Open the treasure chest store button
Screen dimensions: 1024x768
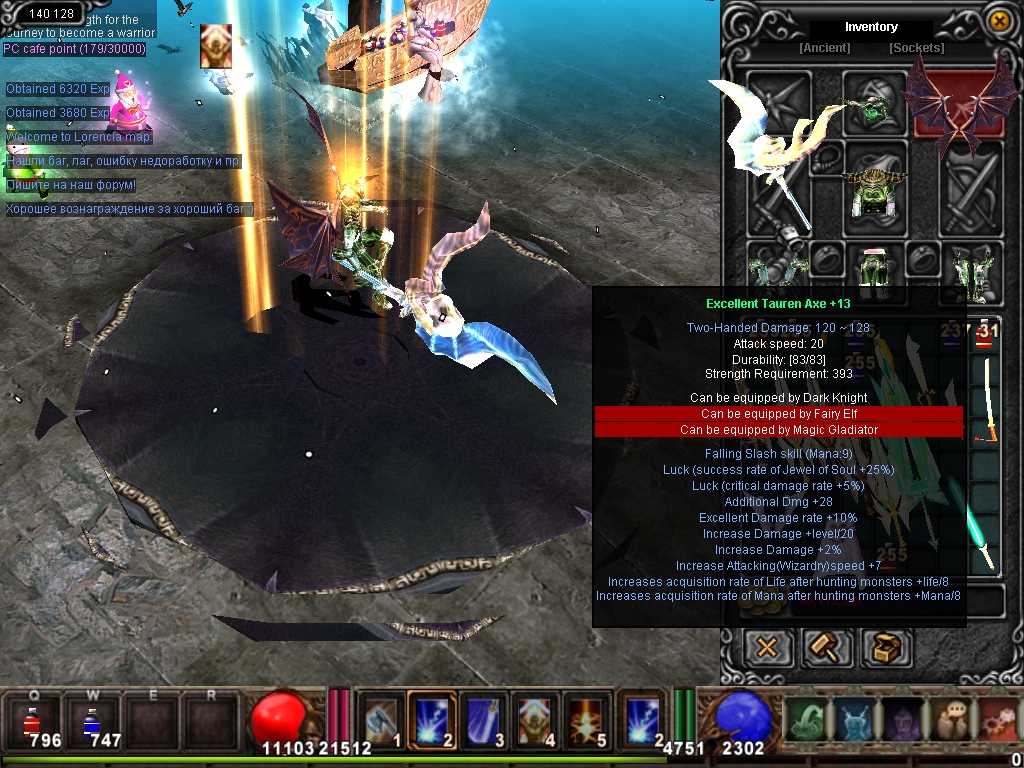(x=886, y=647)
